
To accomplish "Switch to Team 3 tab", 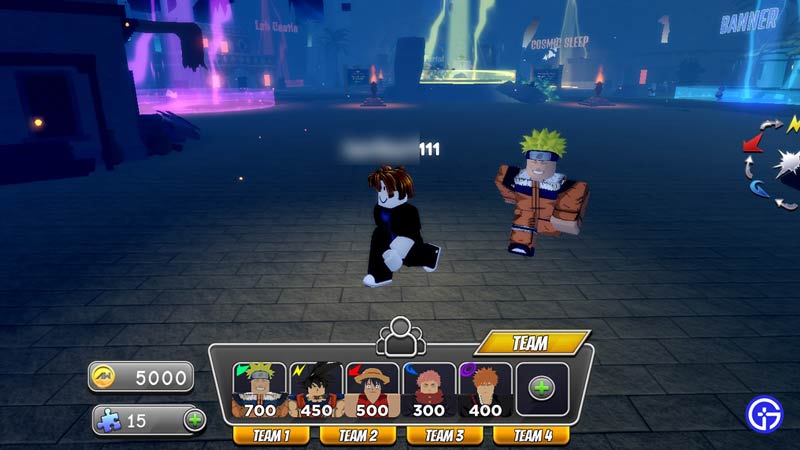I will 444,435.
